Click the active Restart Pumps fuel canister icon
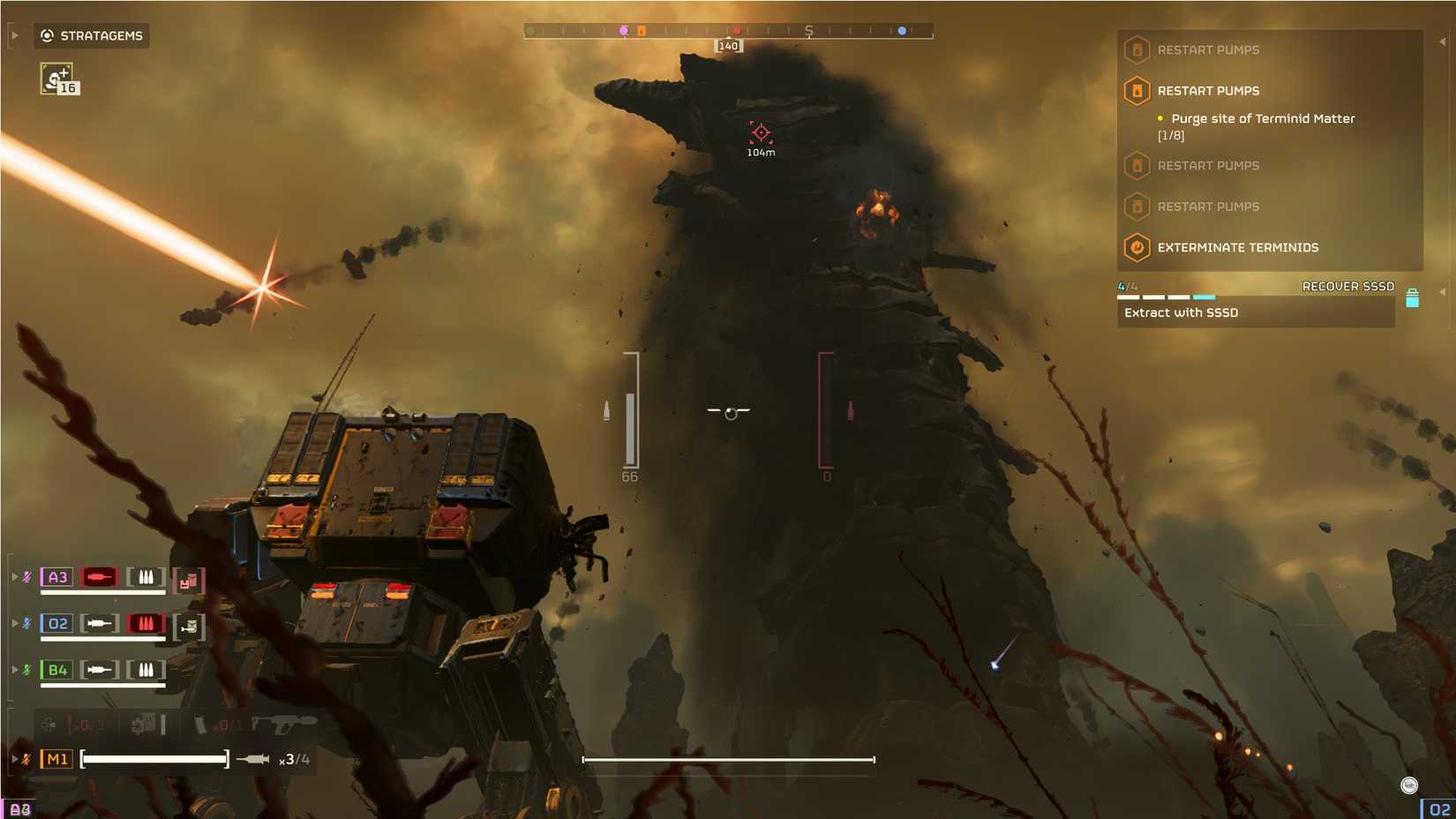 click(1137, 91)
